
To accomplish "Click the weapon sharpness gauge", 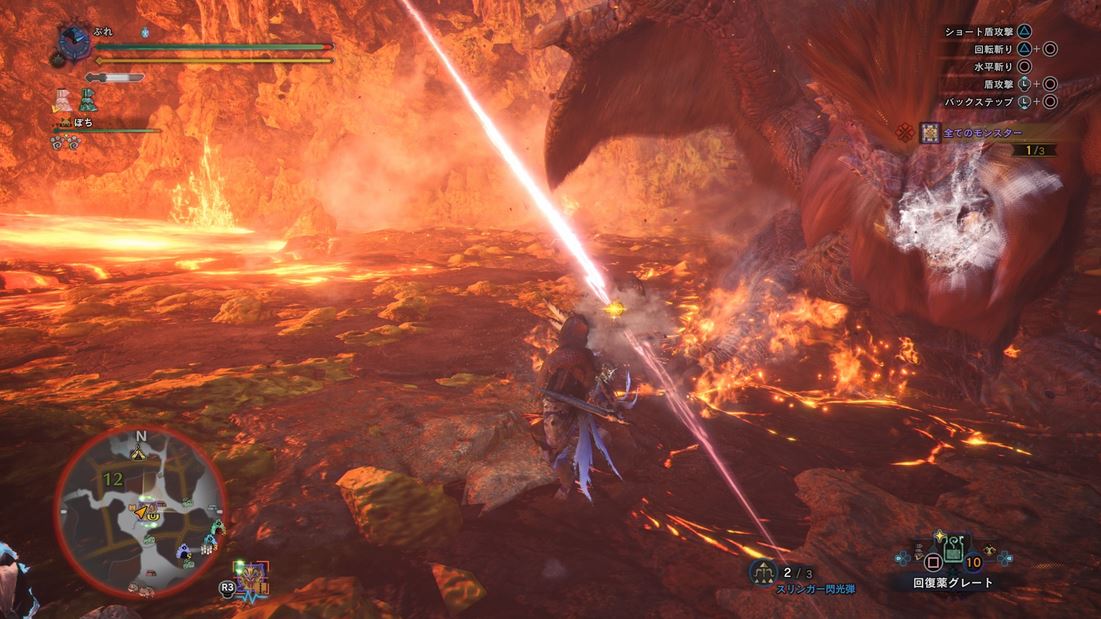I will pyautogui.click(x=115, y=77).
